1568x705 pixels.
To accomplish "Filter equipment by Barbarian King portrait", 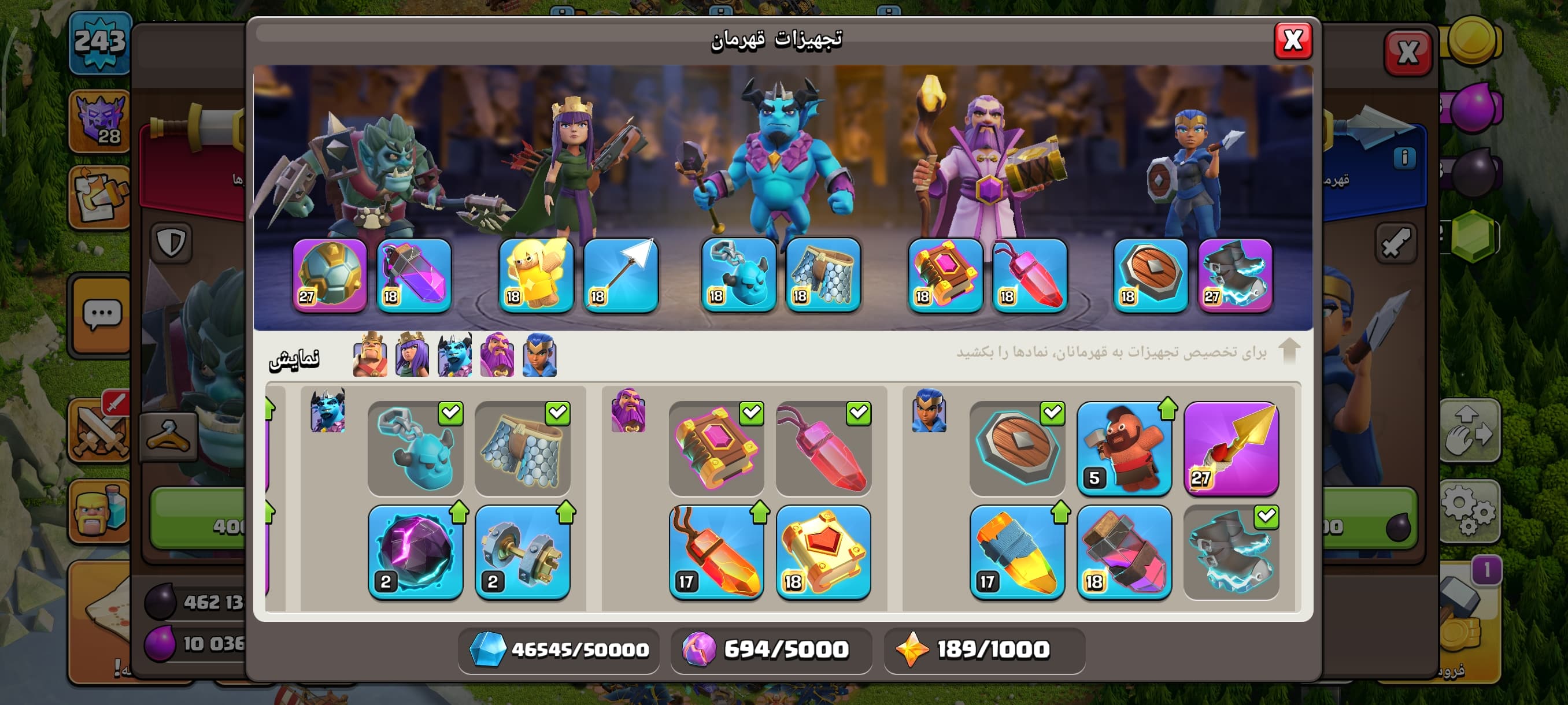I will pos(370,355).
